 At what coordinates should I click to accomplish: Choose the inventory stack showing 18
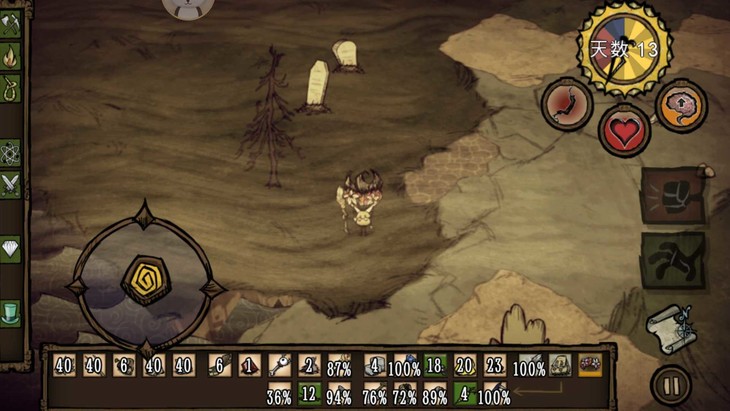pyautogui.click(x=433, y=366)
